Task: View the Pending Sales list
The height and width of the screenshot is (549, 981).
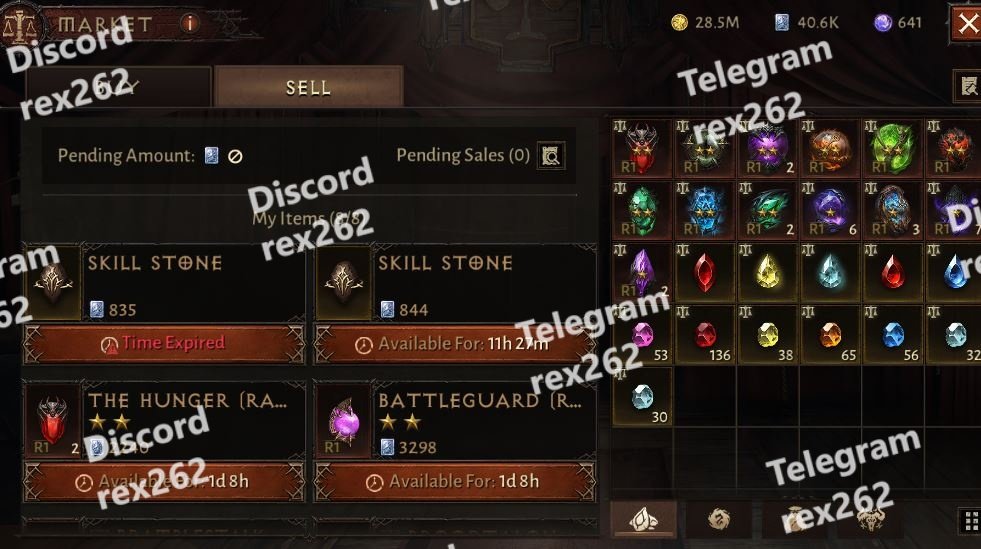Action: click(x=551, y=155)
